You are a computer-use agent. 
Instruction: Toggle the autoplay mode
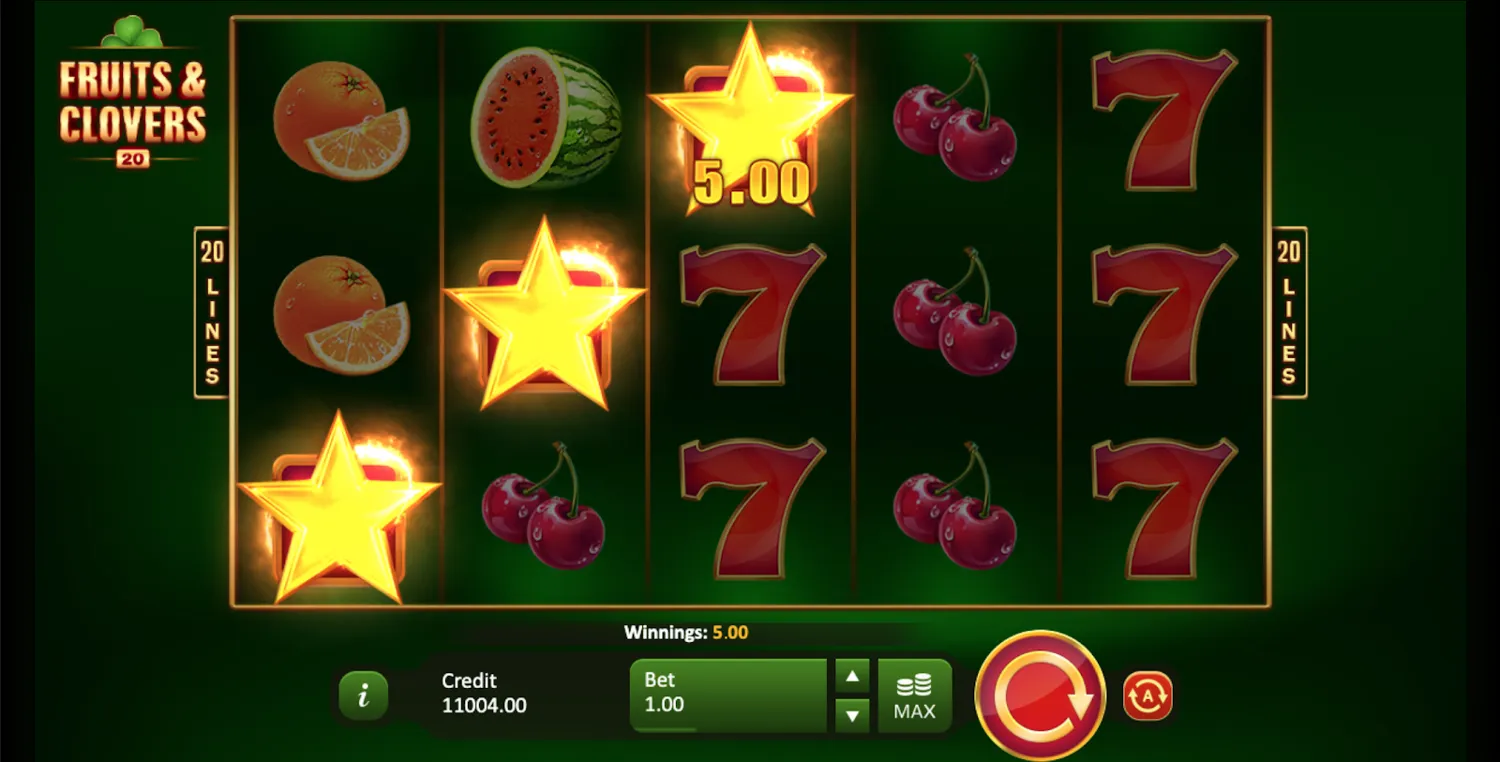coord(1146,694)
